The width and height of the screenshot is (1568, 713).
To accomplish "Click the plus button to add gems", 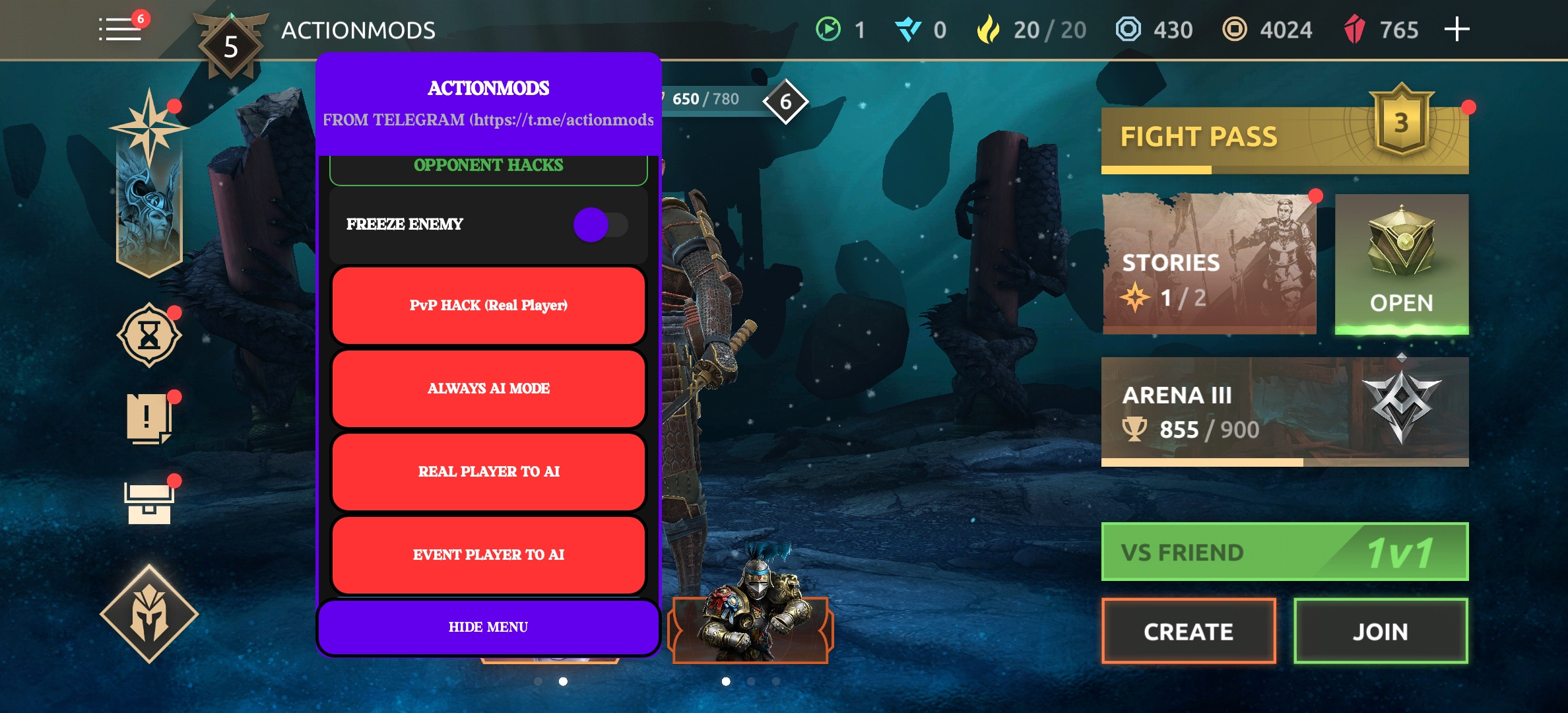I will click(x=1456, y=30).
